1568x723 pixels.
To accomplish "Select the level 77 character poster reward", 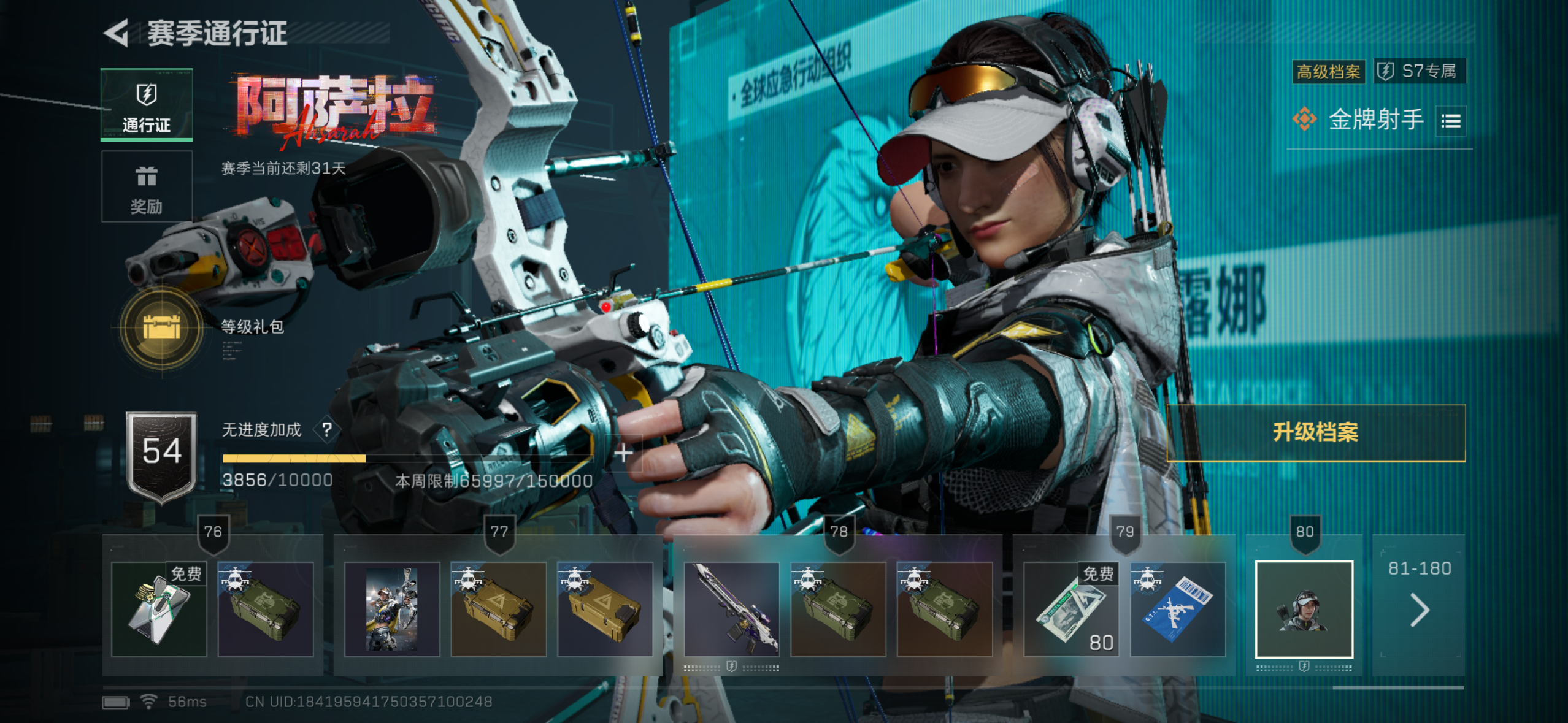I will point(392,609).
